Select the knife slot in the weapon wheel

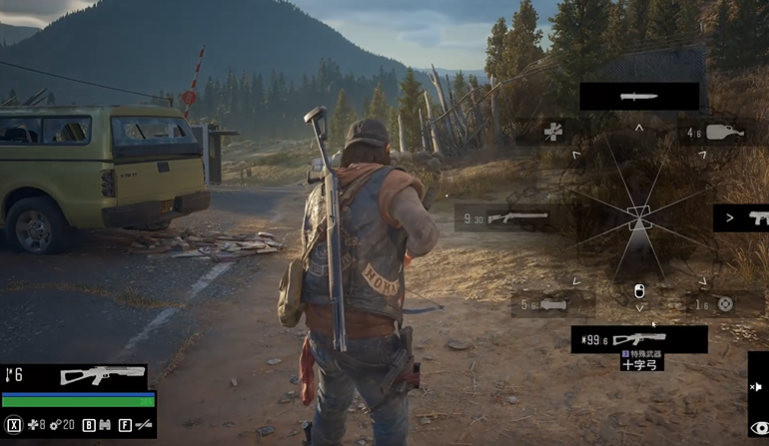click(x=639, y=96)
